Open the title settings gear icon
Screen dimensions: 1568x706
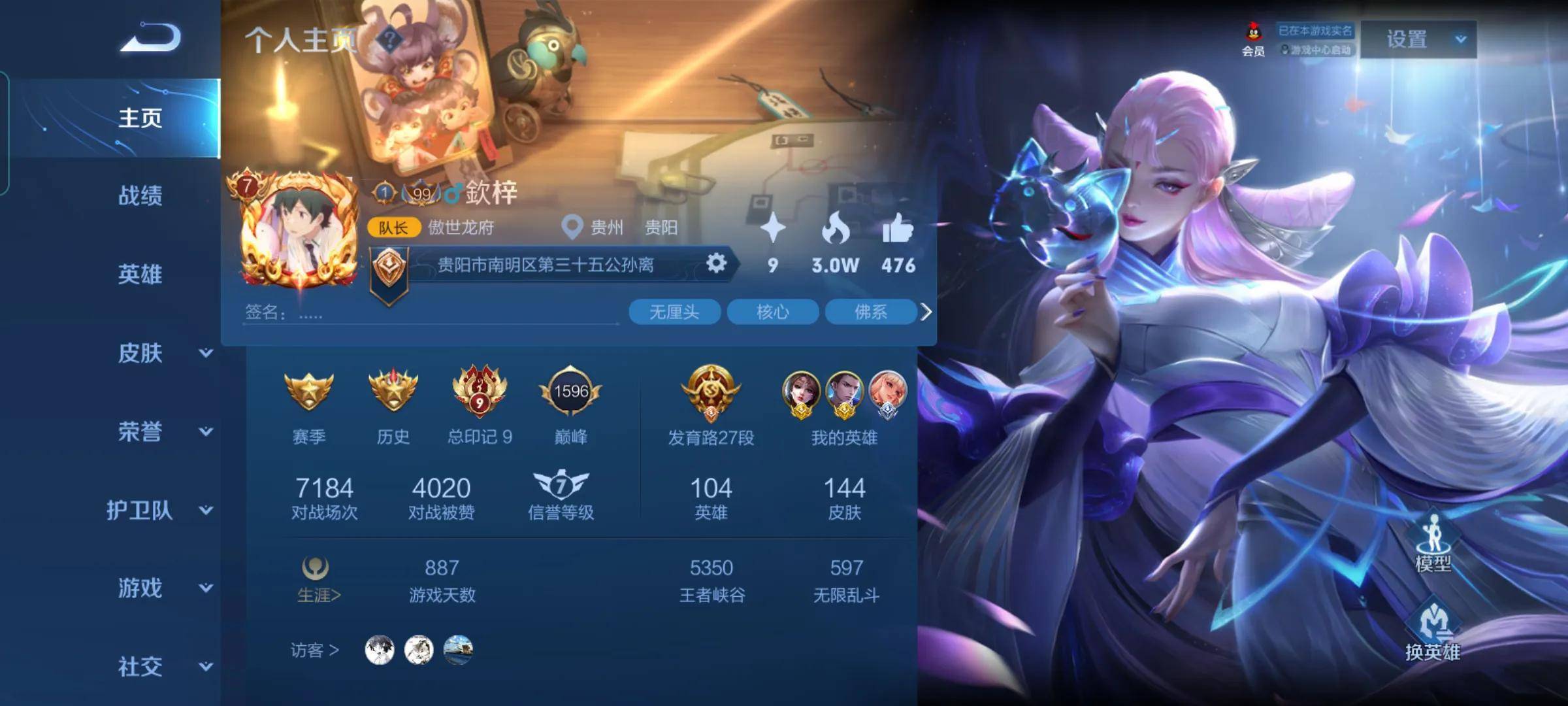tap(716, 263)
